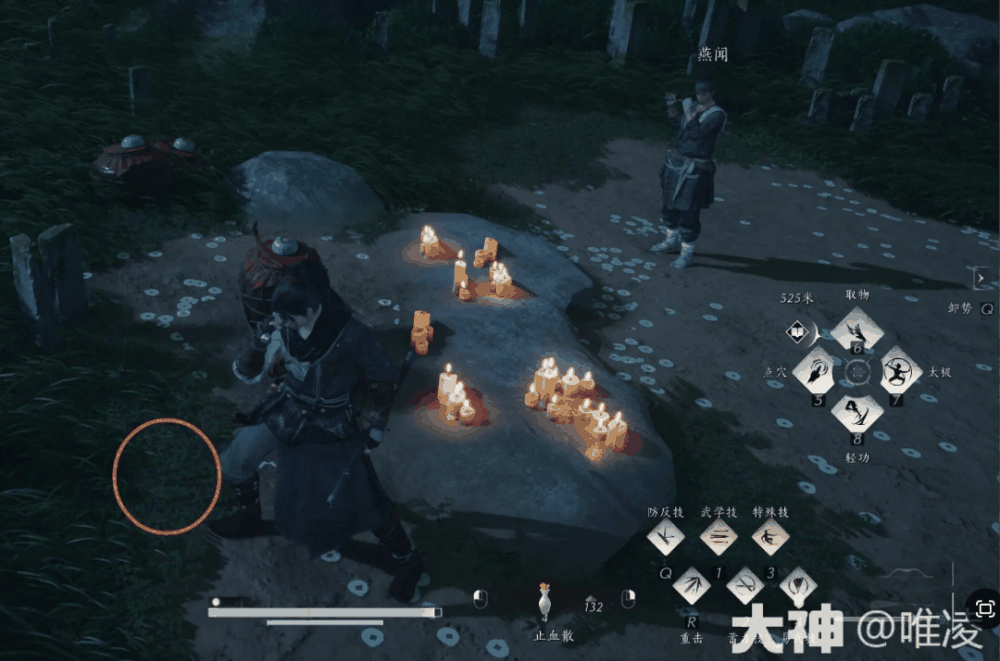Click the center emblem of the skill wheel
1000x661 pixels.
(x=858, y=371)
